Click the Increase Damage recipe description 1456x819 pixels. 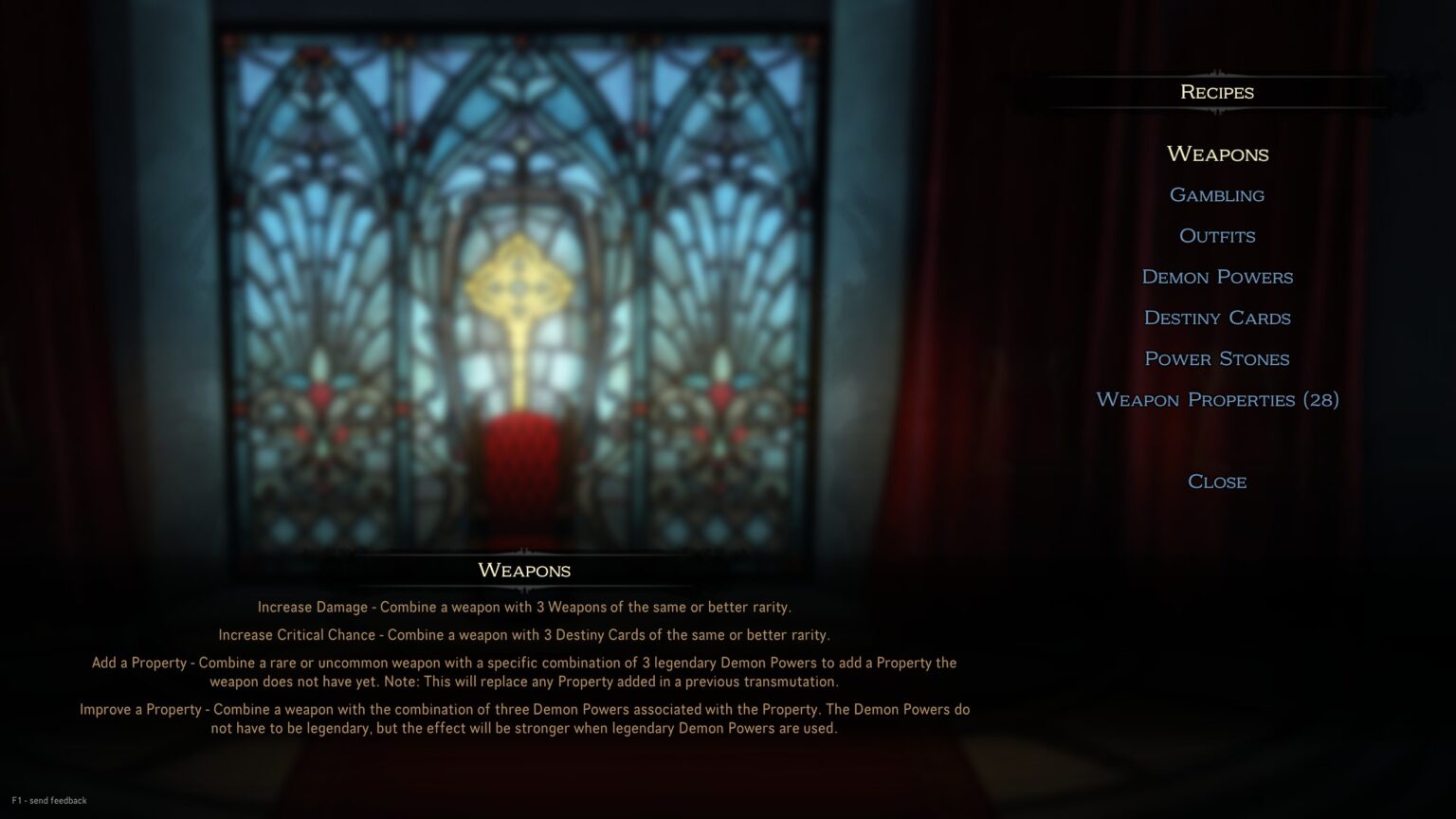pos(524,608)
